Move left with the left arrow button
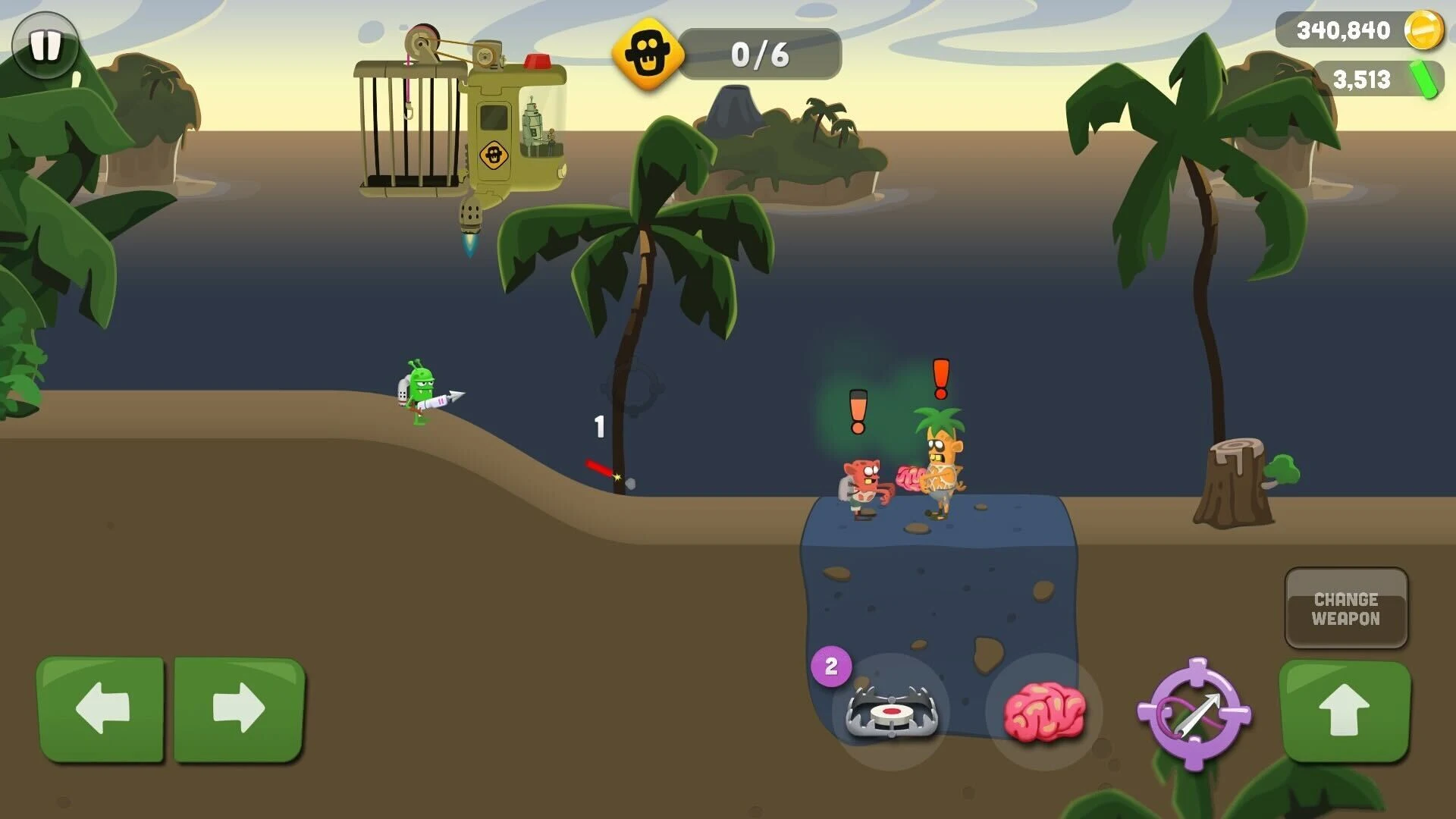1456x819 pixels. [x=101, y=709]
